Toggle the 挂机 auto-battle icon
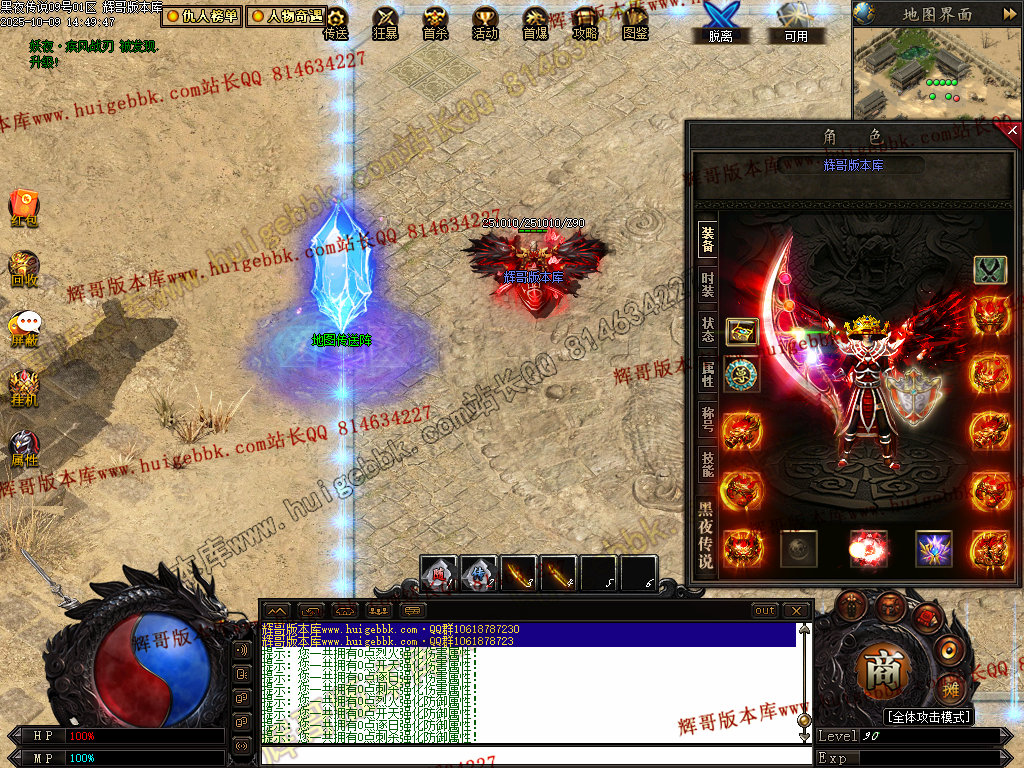Viewport: 1024px width, 768px height. coord(24,387)
